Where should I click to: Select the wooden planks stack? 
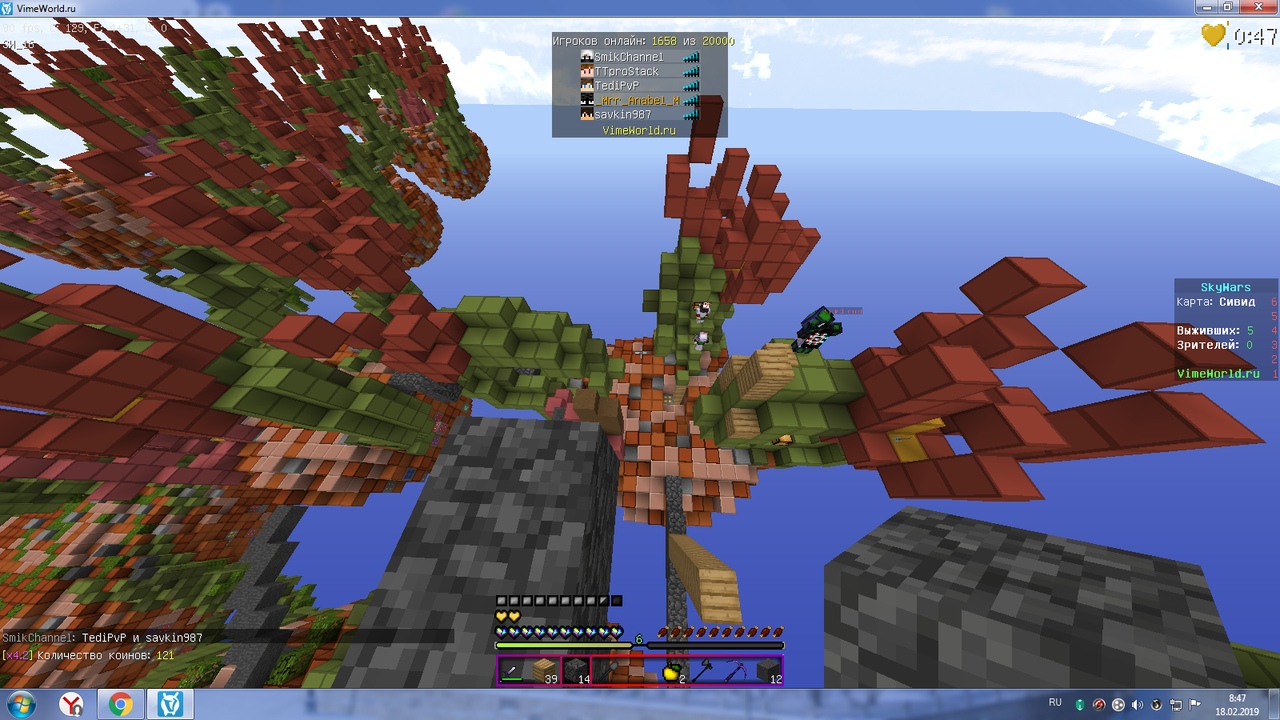[544, 671]
